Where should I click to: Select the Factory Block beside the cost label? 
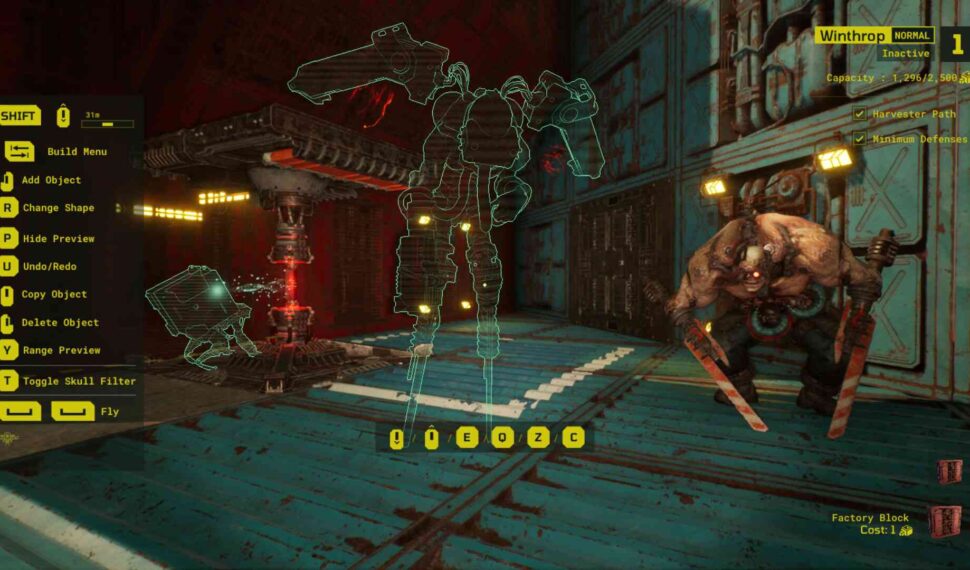(944, 522)
